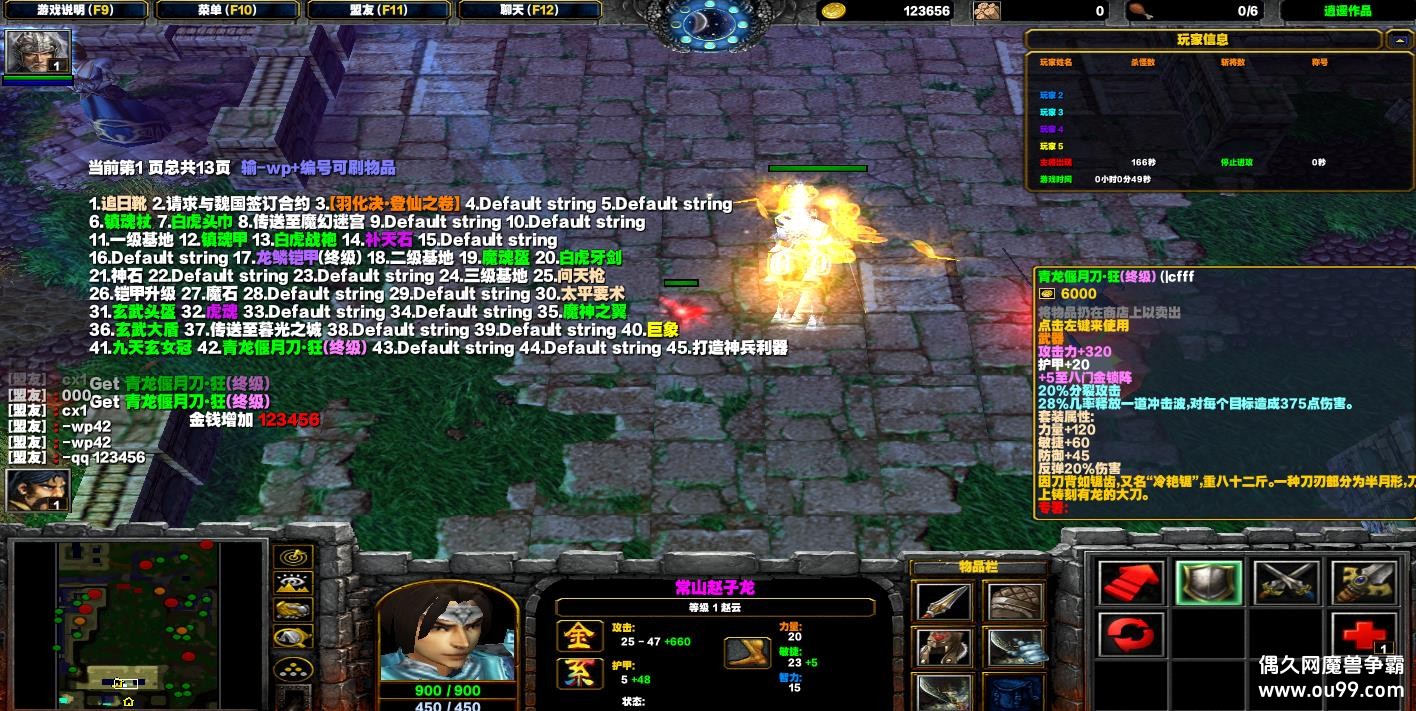Click the red circular arrows patrol command
The width and height of the screenshot is (1416, 711).
1131,634
